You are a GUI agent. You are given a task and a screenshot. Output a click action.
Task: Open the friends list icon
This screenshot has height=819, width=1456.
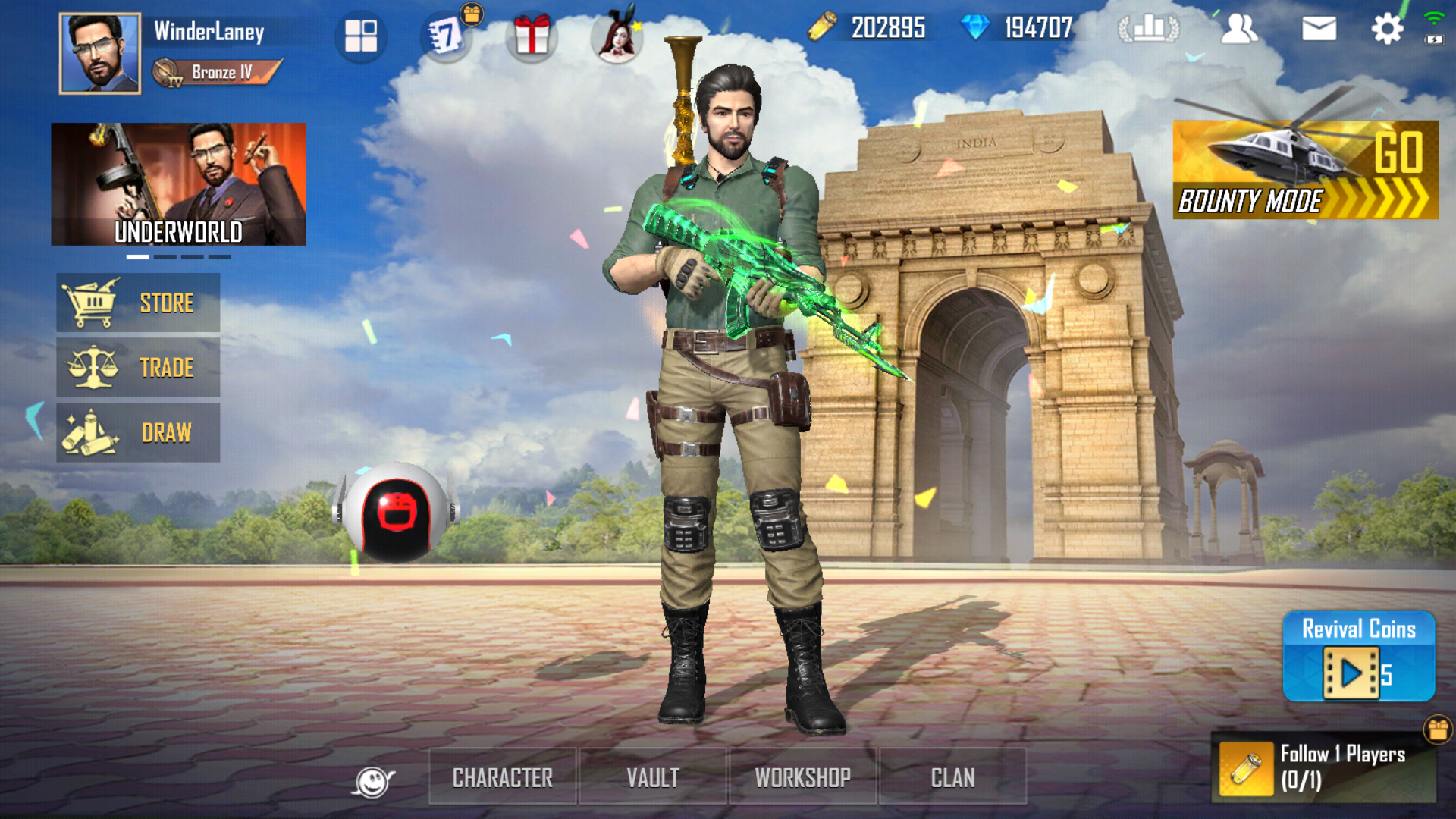(x=1239, y=29)
